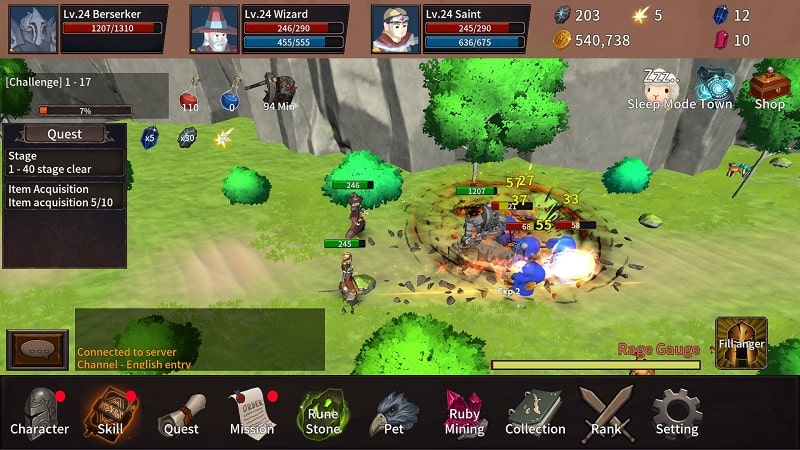Image resolution: width=800 pixels, height=450 pixels.
Task: Select the Lv.24 Berserker portrait
Action: [33, 28]
